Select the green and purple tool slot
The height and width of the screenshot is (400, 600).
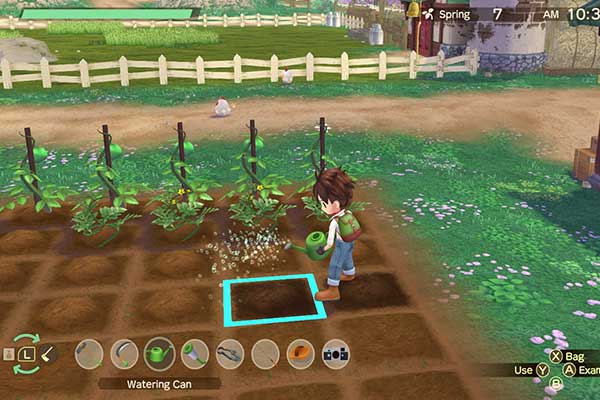(x=195, y=353)
